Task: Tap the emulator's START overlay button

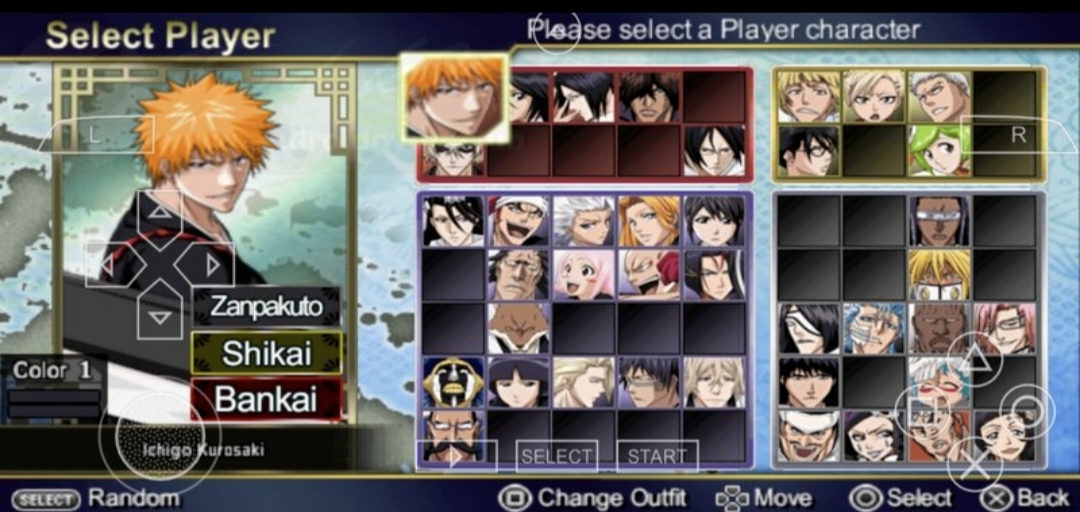Action: tap(657, 456)
